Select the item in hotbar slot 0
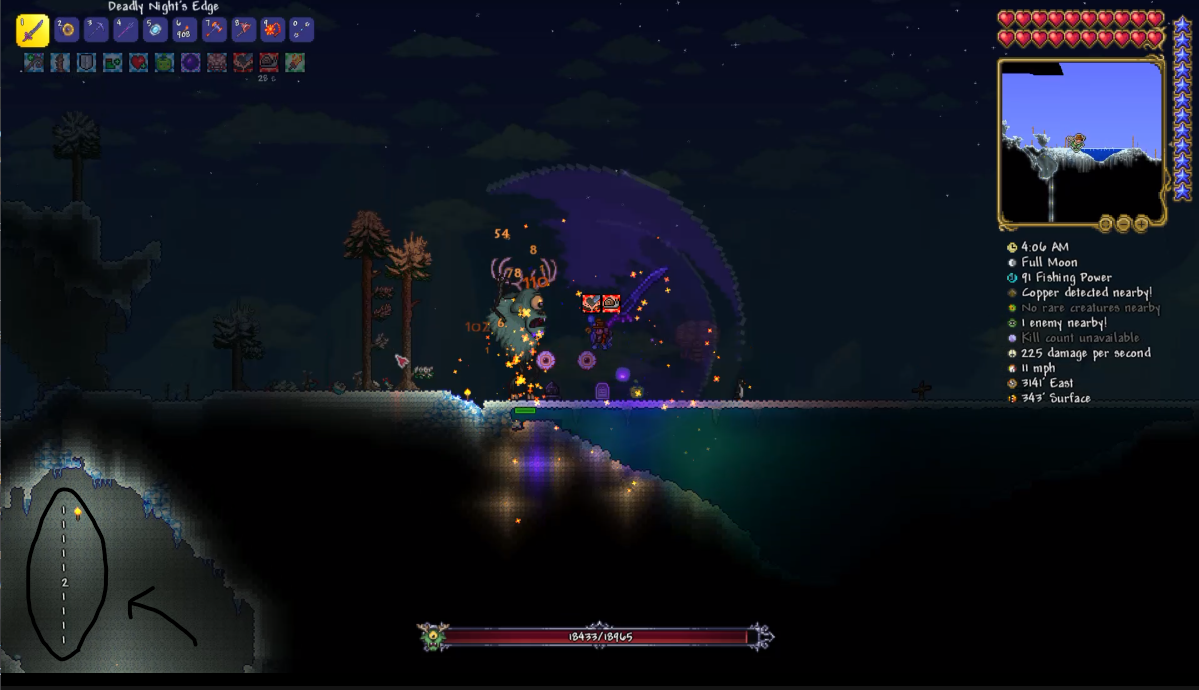The width and height of the screenshot is (1199, 690). pos(301,30)
